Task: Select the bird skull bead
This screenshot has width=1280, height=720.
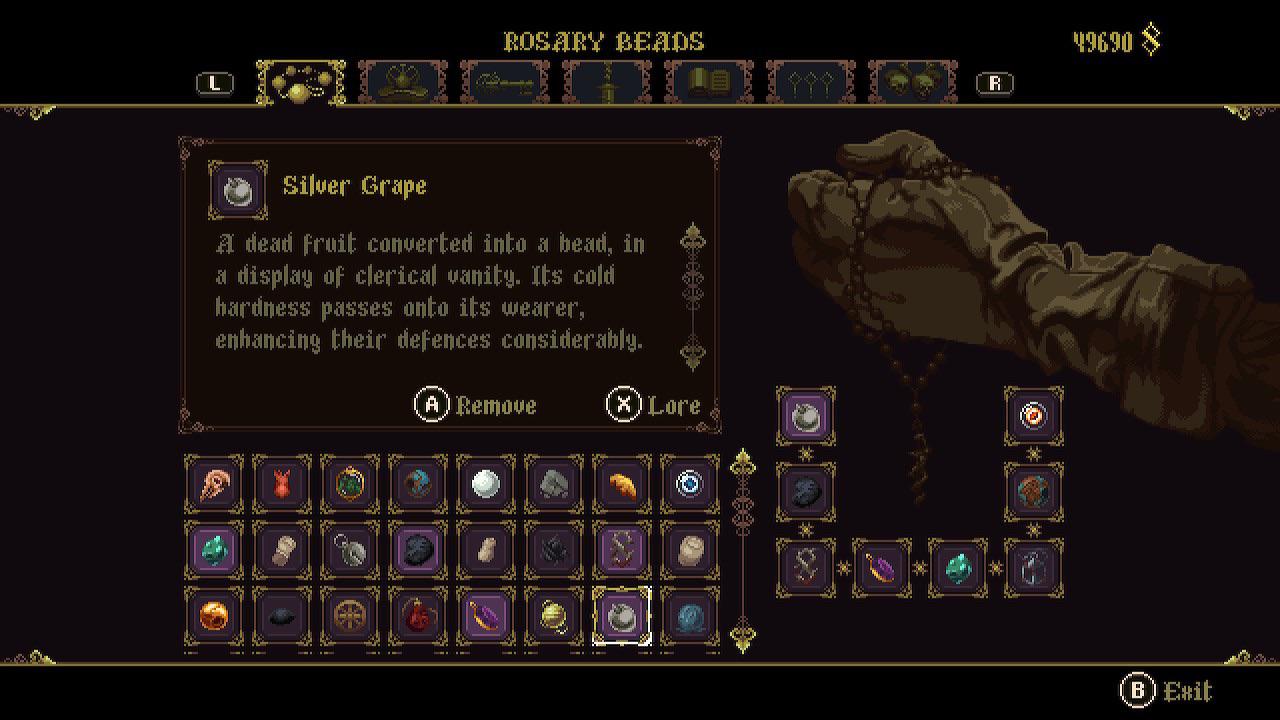Action: [x=214, y=485]
